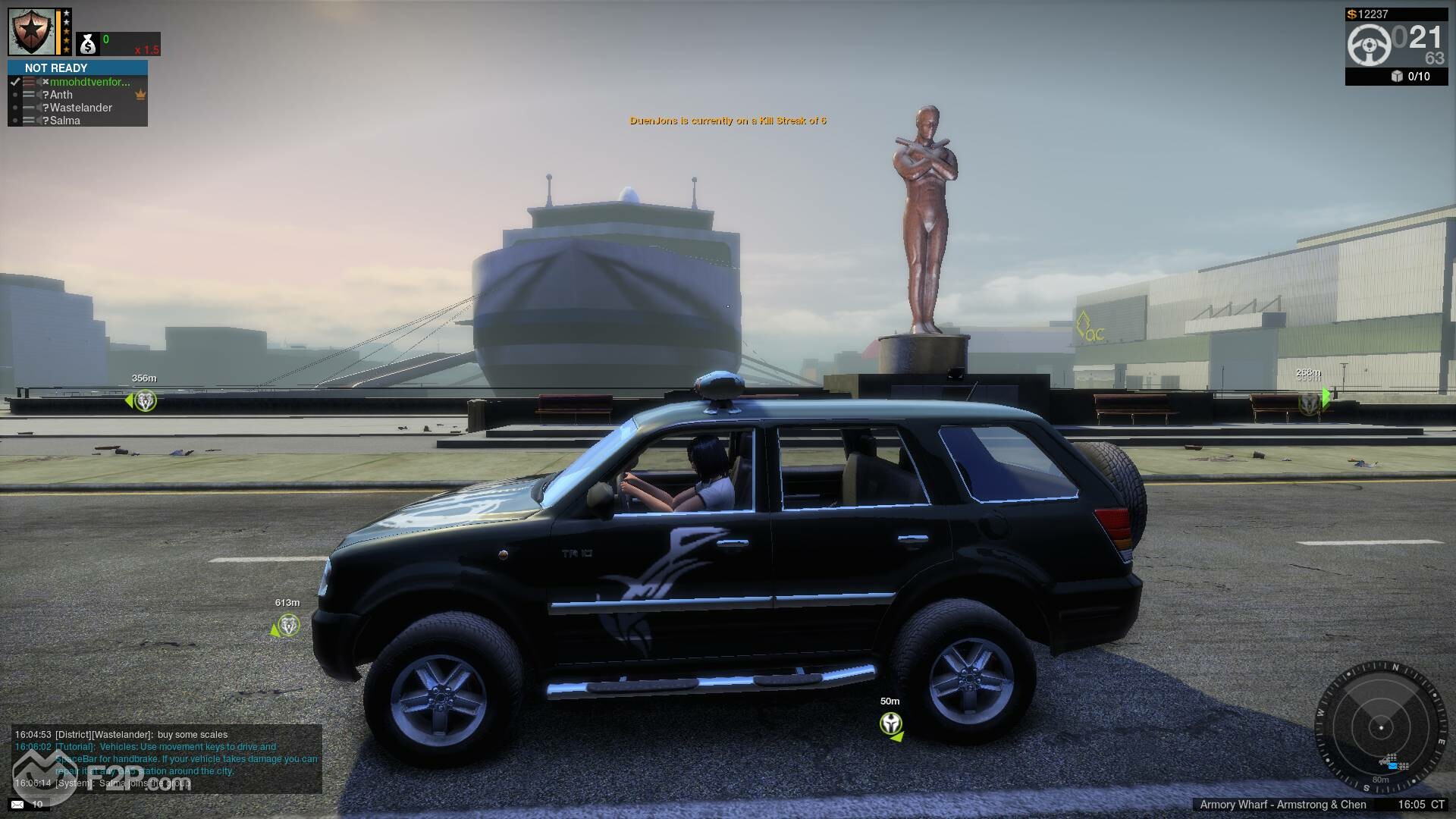1456x819 pixels.
Task: Click the money bag icon
Action: click(x=88, y=45)
